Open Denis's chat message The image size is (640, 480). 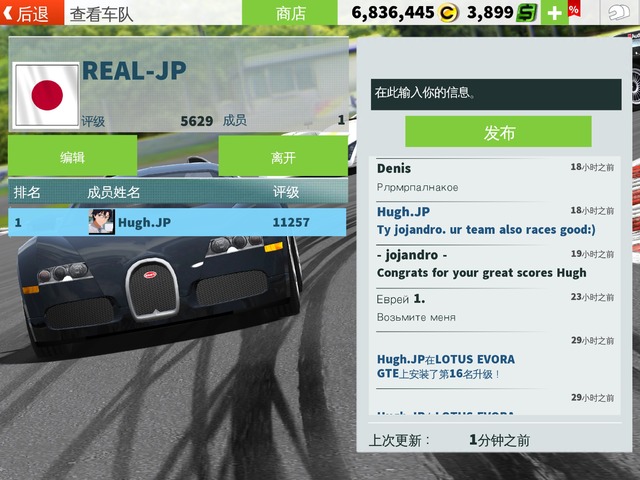click(495, 177)
